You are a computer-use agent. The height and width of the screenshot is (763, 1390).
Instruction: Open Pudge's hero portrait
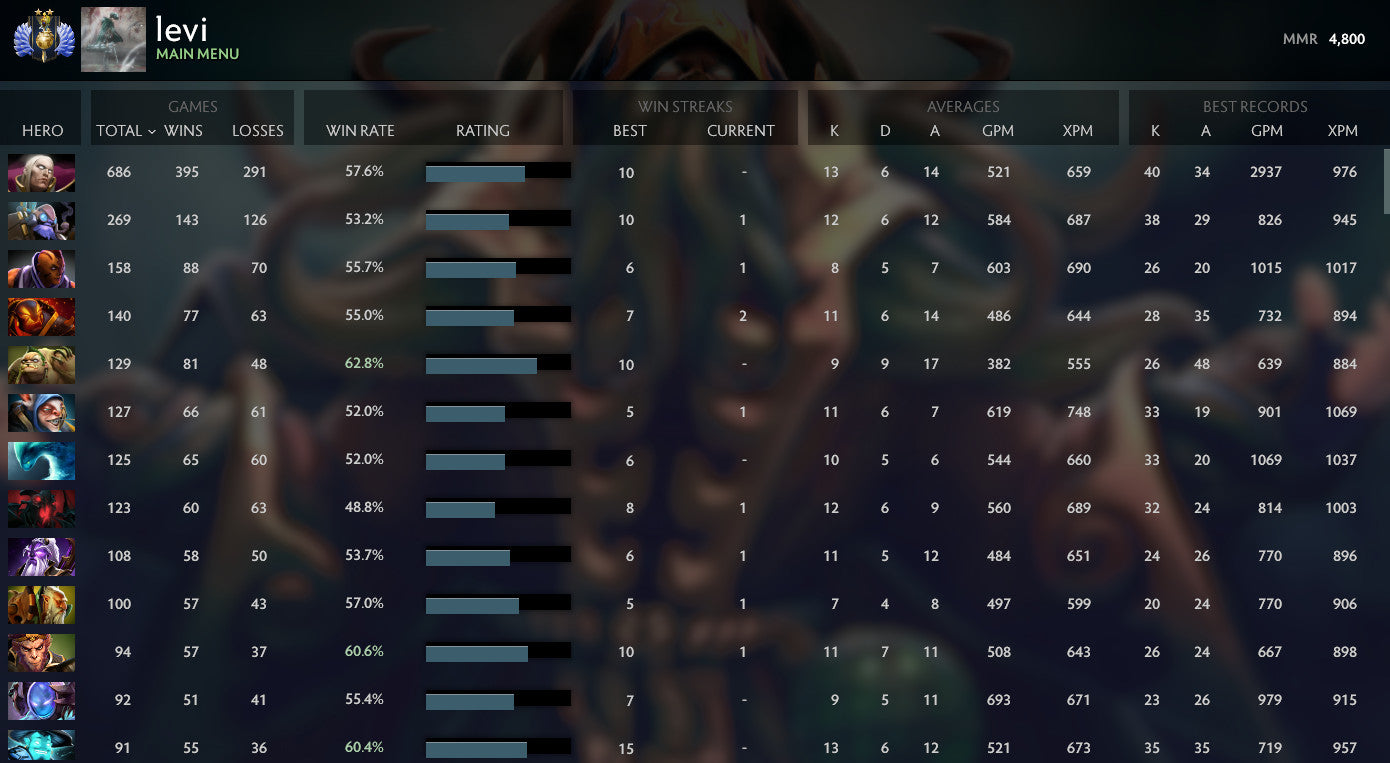tap(41, 364)
